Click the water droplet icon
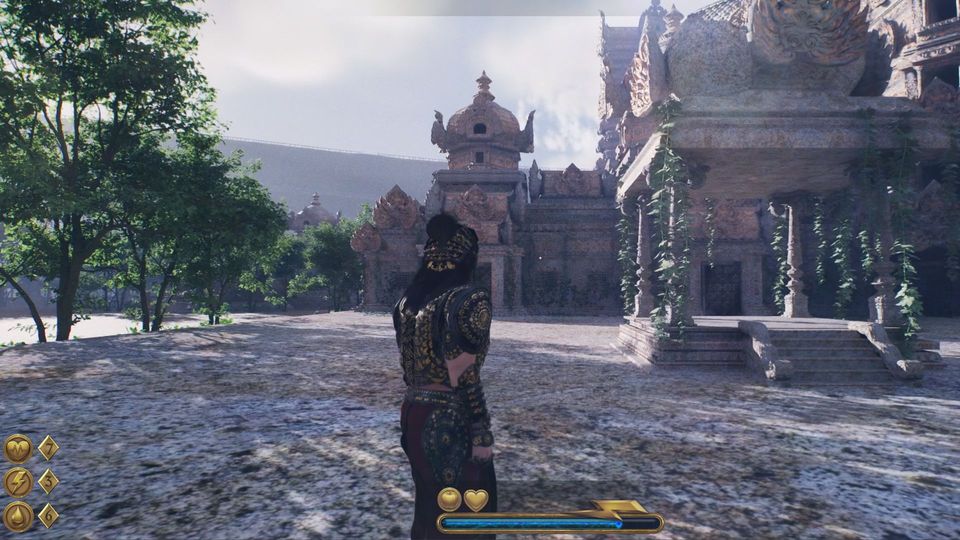Image resolution: width=960 pixels, height=540 pixels. (17, 516)
